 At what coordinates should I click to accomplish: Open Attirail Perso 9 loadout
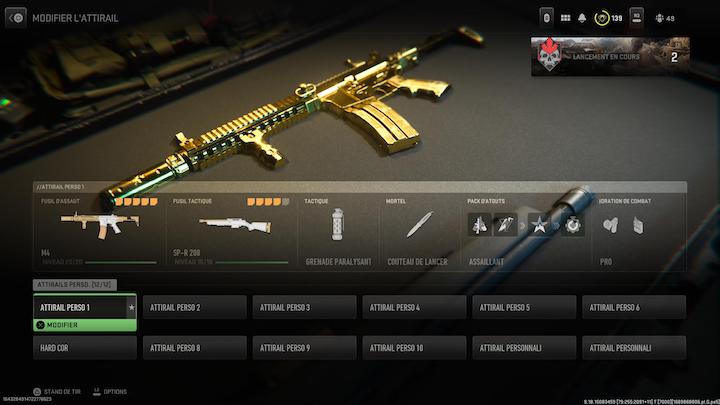point(304,348)
